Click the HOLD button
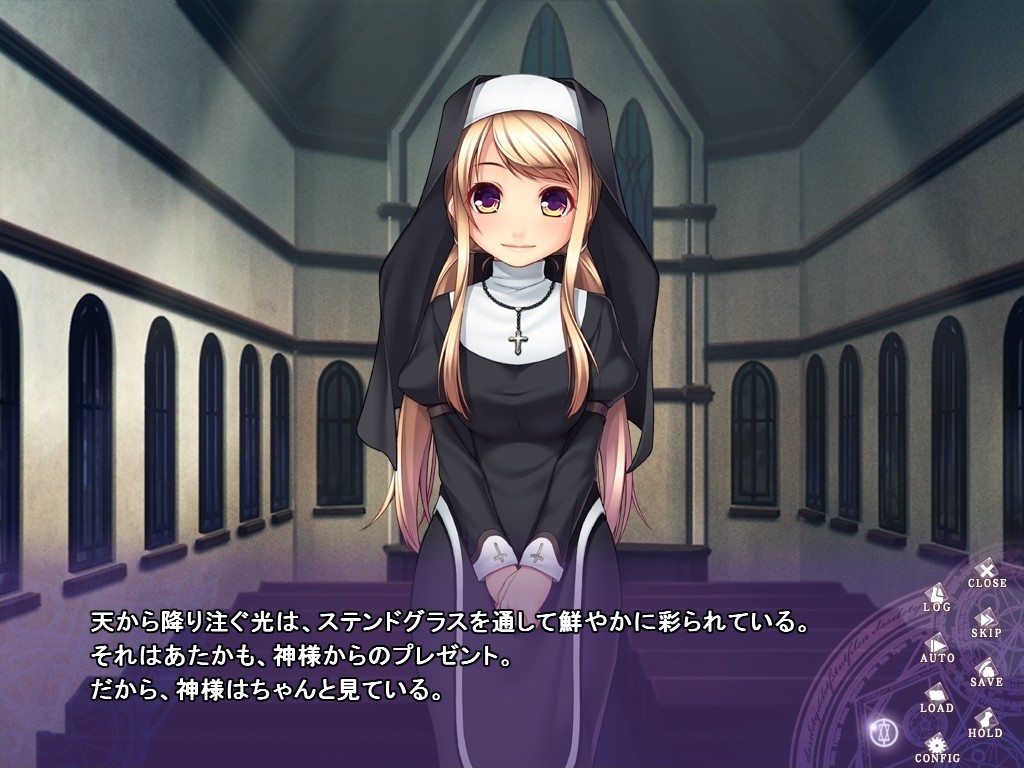This screenshot has width=1024, height=768. tap(985, 722)
